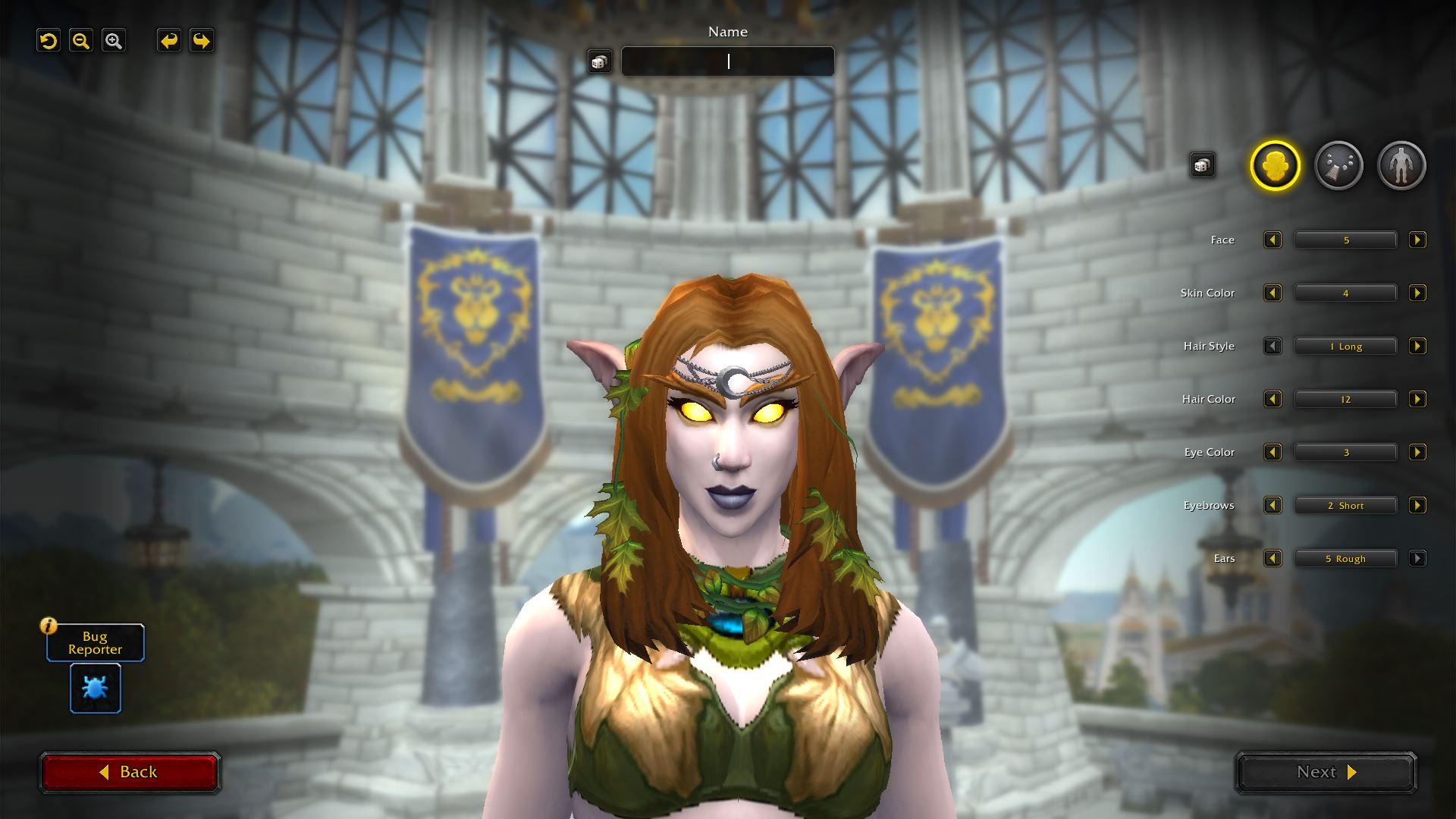
Task: Click the red Back button
Action: (x=129, y=772)
